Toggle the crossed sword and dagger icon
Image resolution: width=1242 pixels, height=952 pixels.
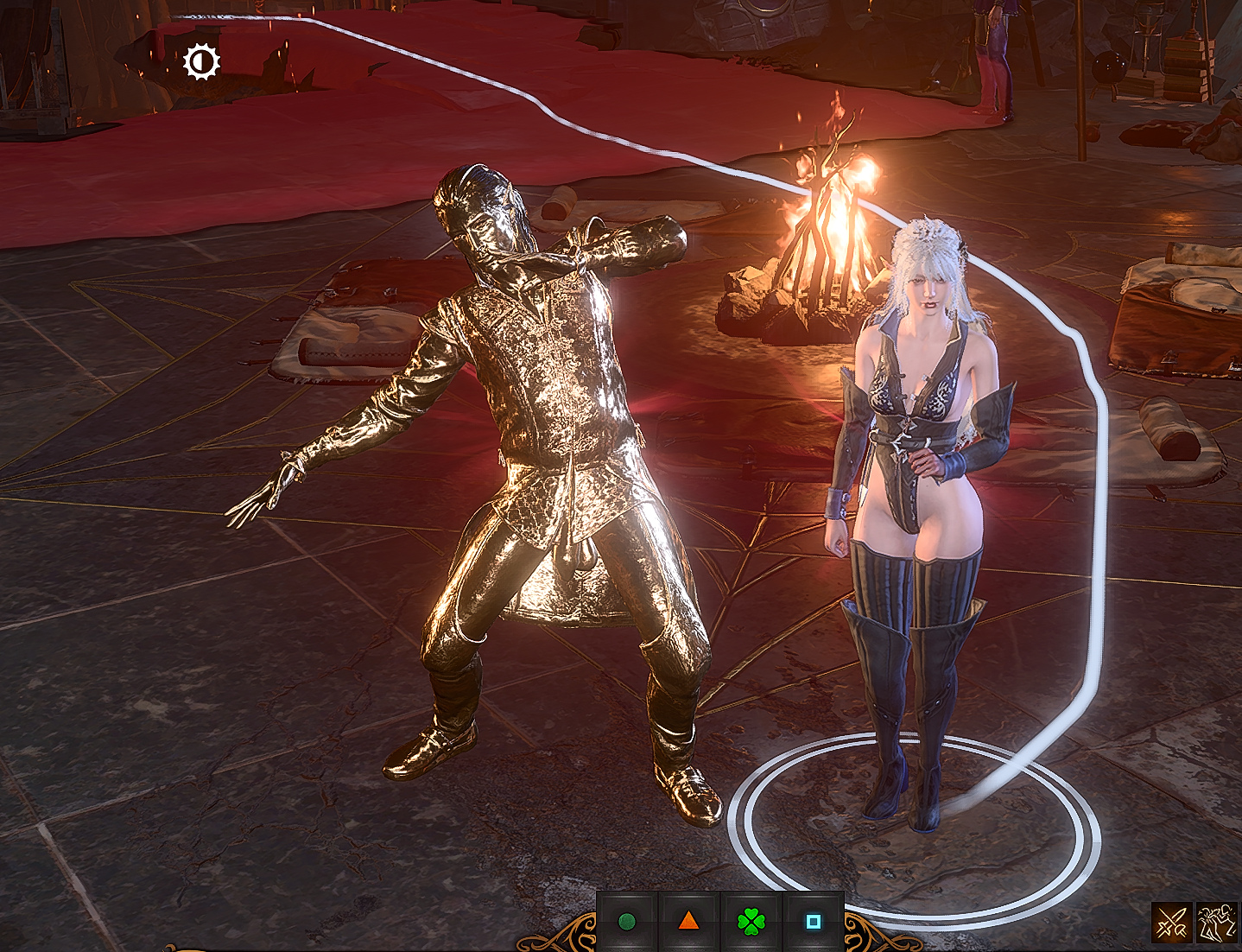coord(1171,923)
